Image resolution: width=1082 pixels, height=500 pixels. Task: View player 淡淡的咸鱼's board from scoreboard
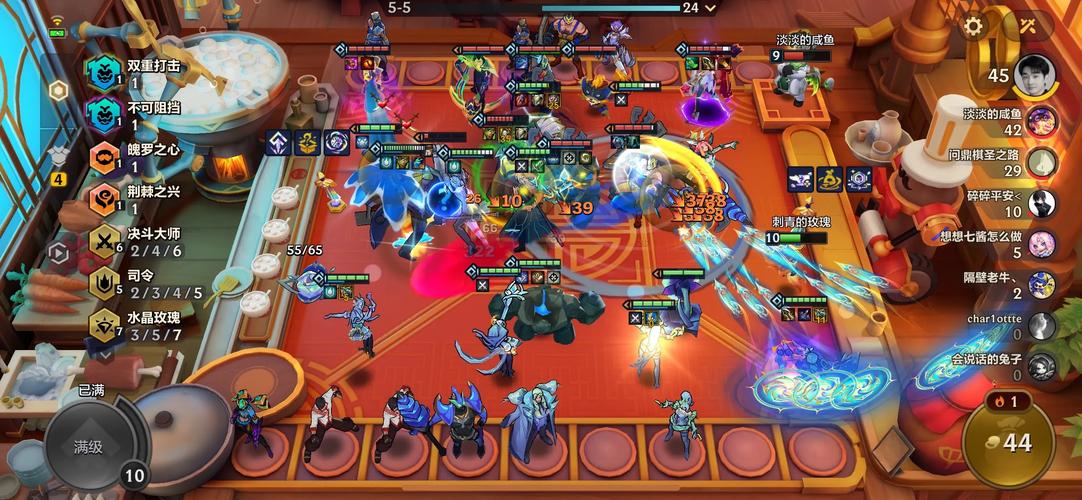click(1041, 121)
